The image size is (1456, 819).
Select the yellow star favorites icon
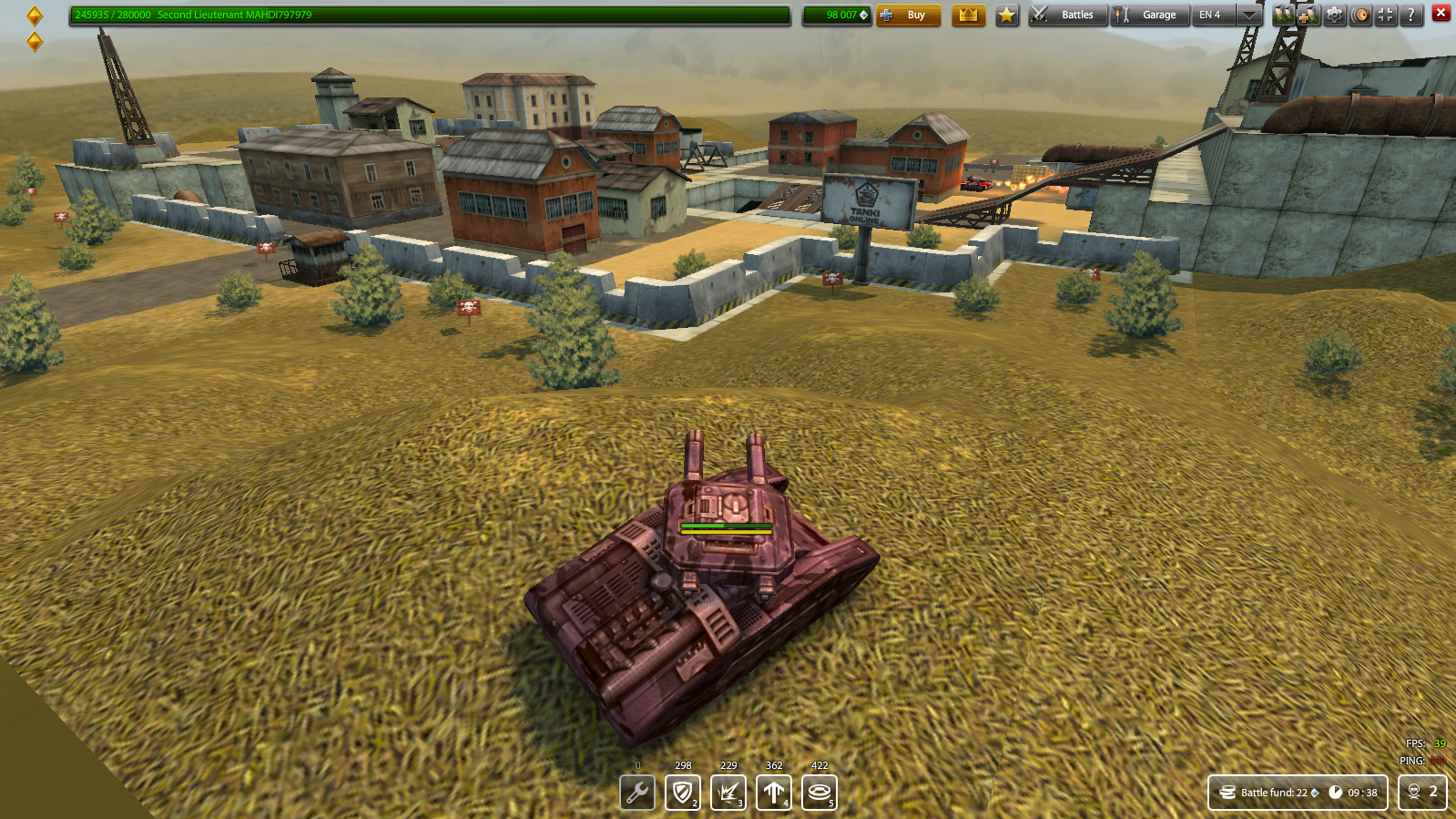point(1006,15)
